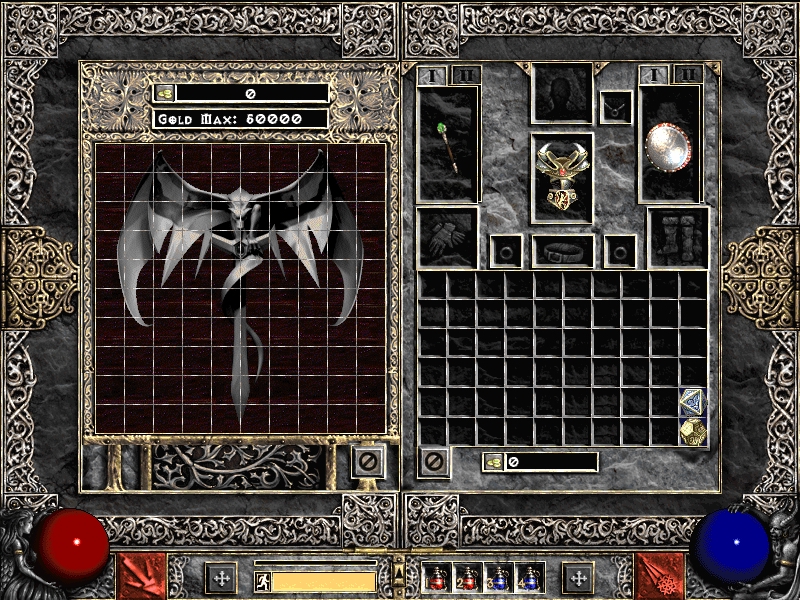Switch to weapon set II above the wand
This screenshot has width=800, height=600.
click(466, 75)
